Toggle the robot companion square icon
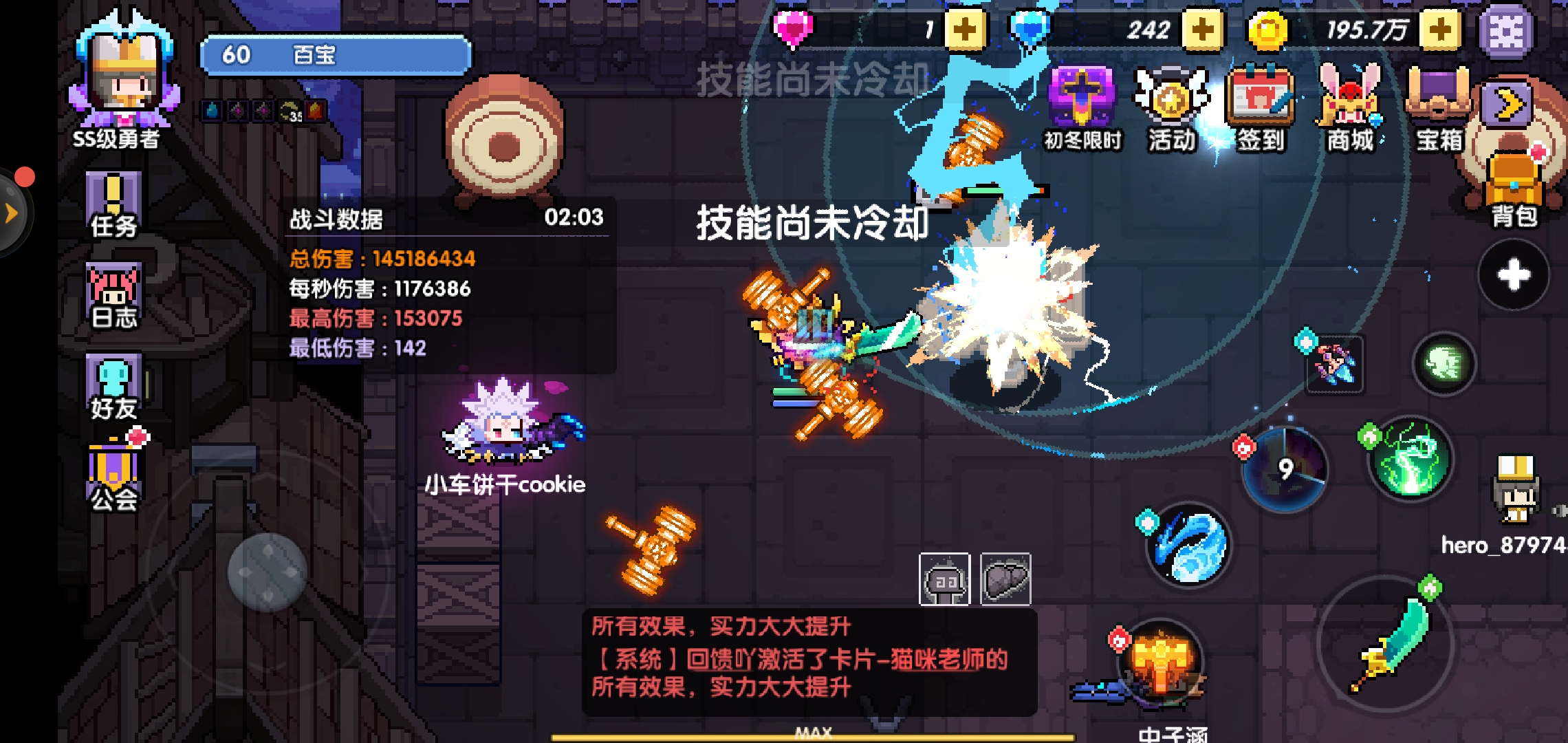1568x743 pixels. pyautogui.click(x=946, y=580)
